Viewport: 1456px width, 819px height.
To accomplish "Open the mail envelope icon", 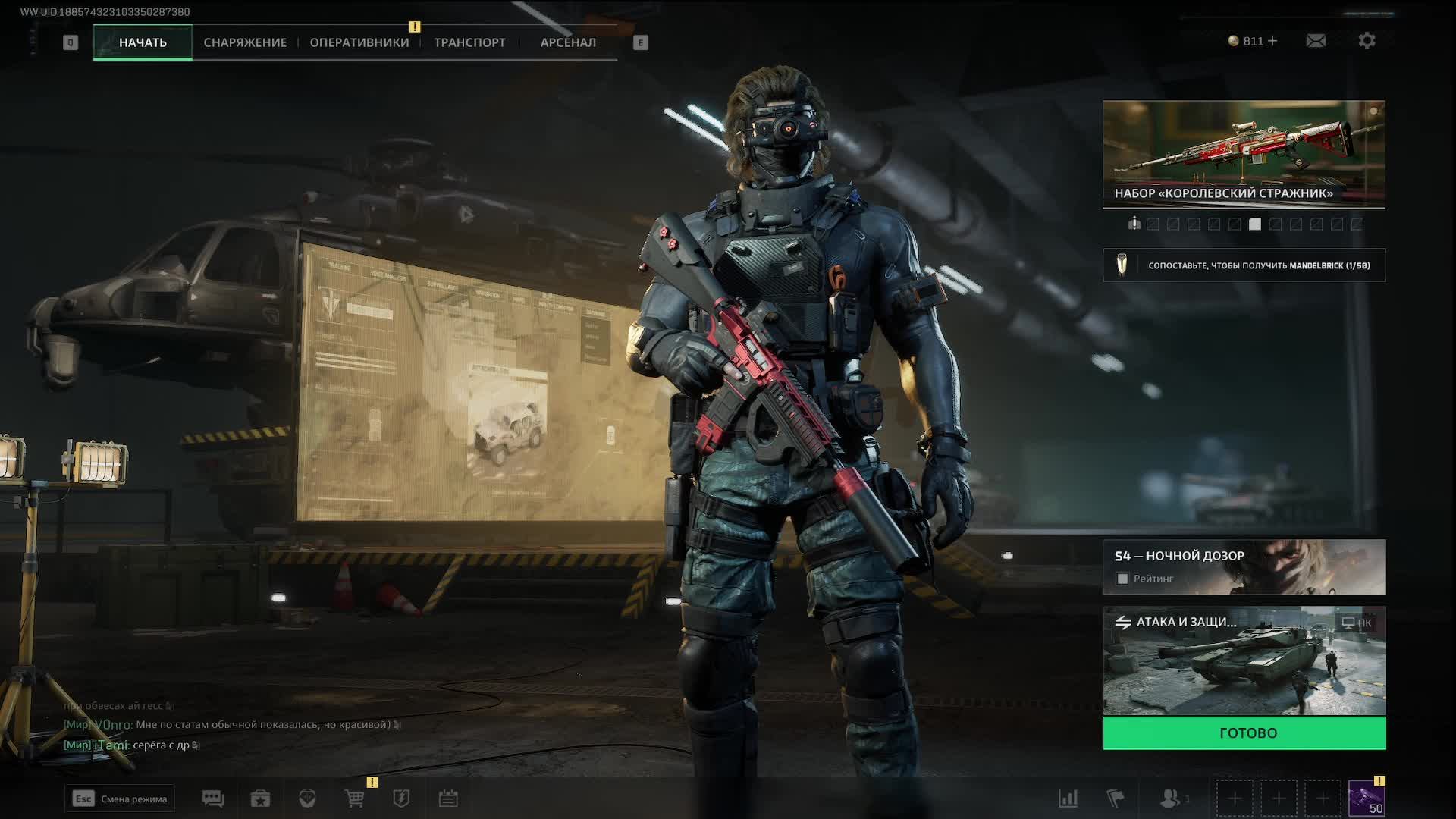I will [1316, 41].
